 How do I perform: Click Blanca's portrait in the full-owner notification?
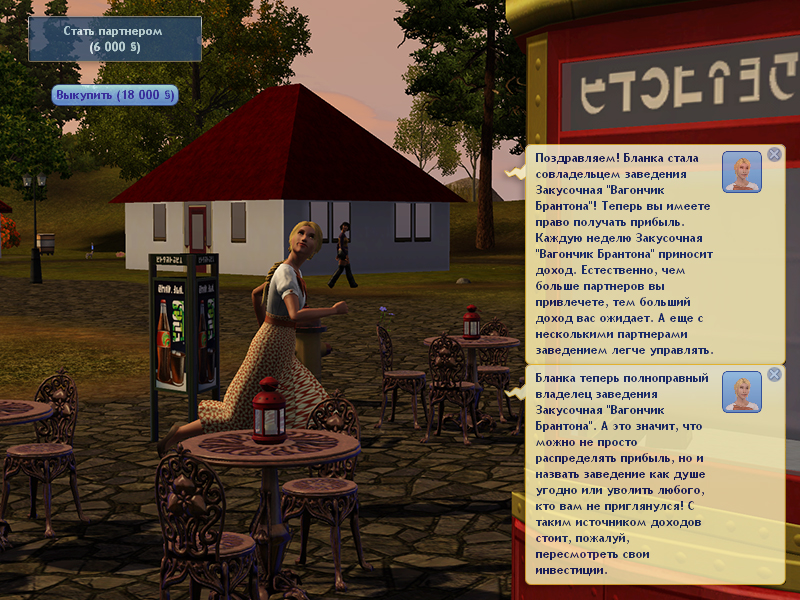pos(741,391)
